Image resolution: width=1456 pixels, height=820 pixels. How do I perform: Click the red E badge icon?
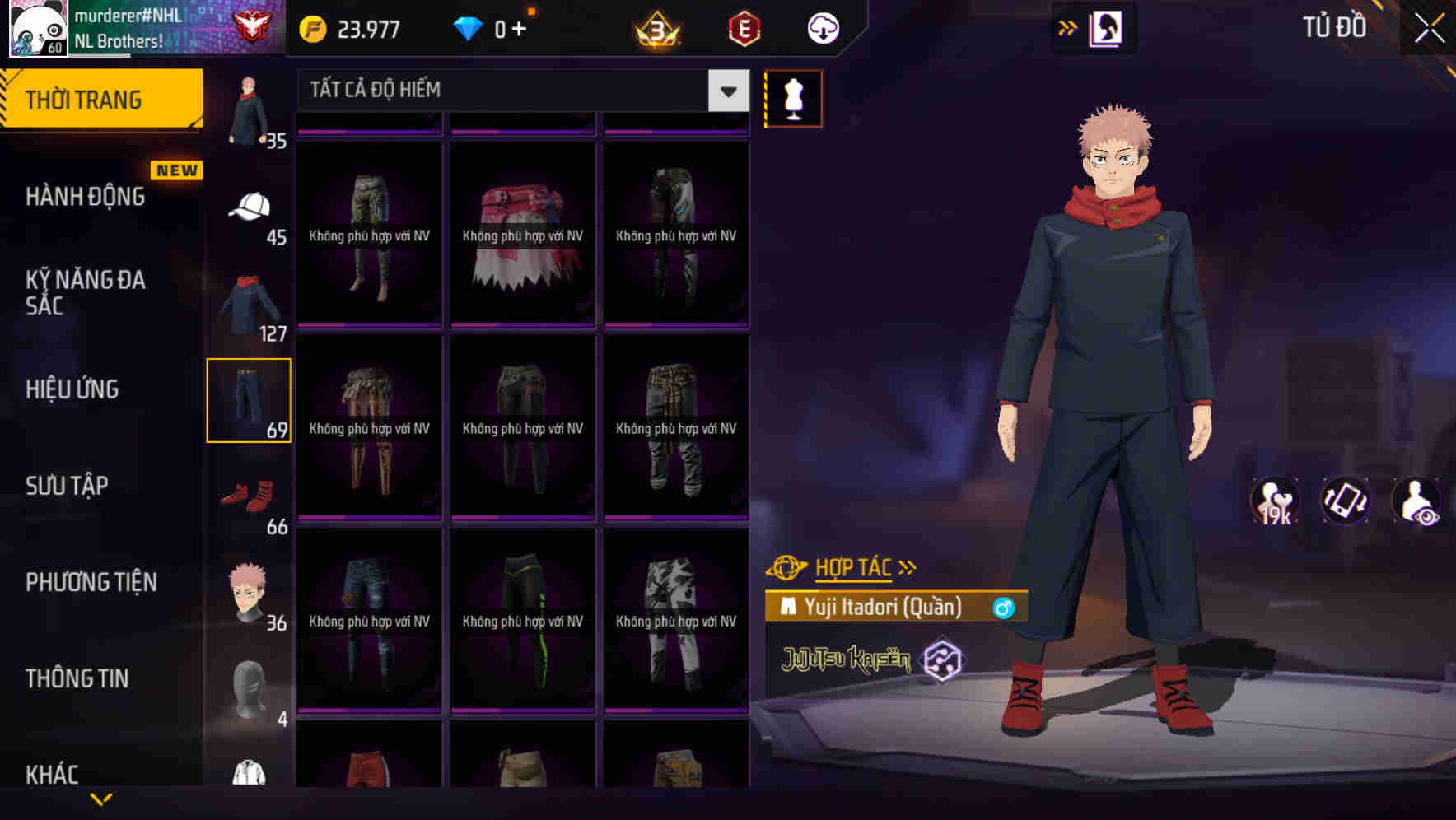[743, 27]
